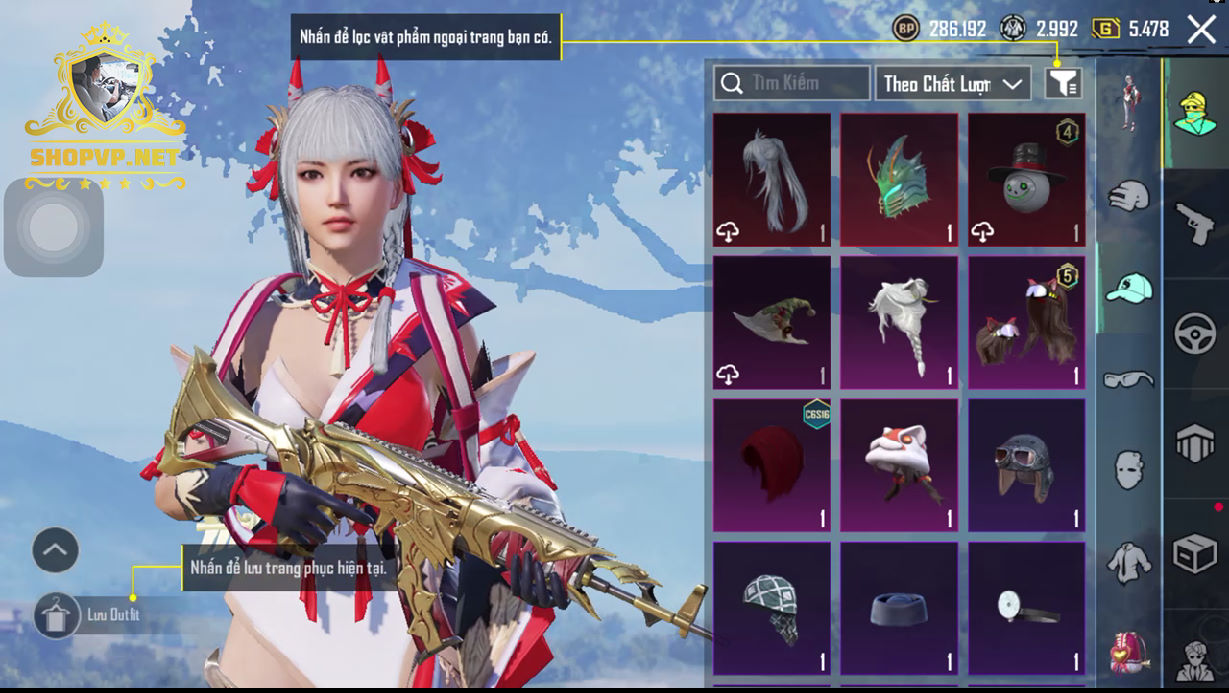Pick the witch hat item

point(771,322)
